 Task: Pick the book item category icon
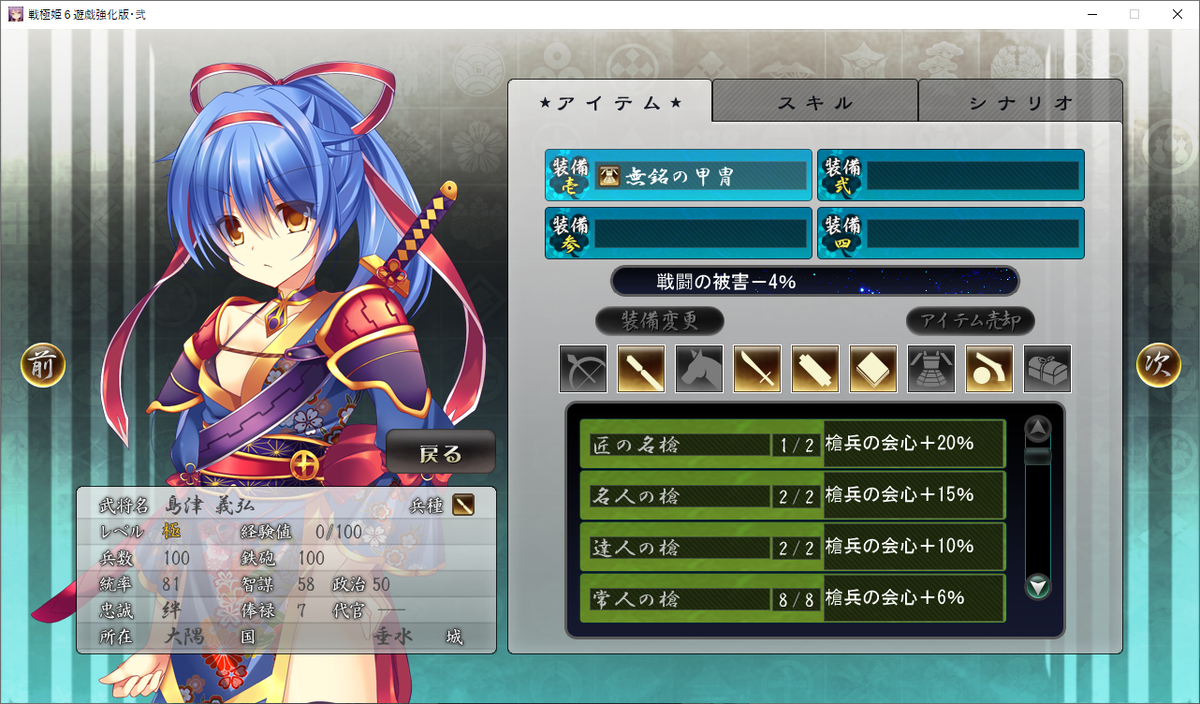point(873,369)
